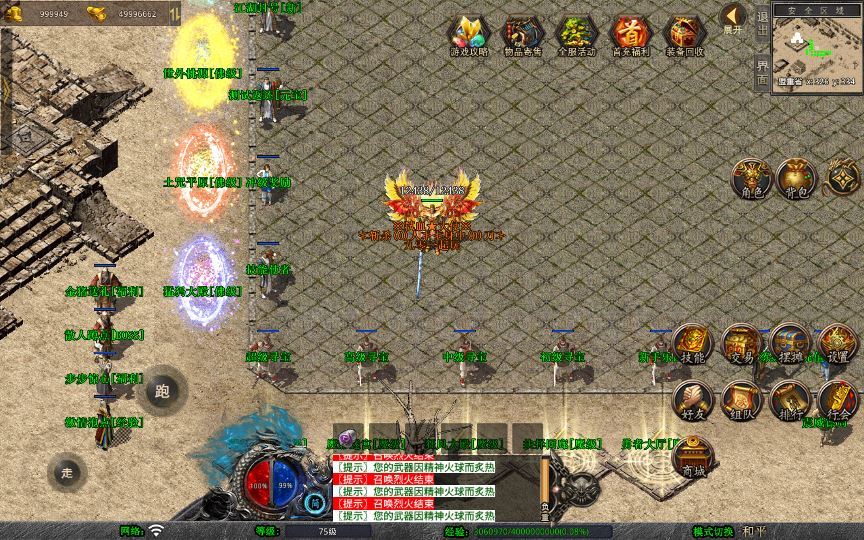The width and height of the screenshot is (864, 540).
Task: Open the 摆摊 stall menu
Action: (789, 345)
